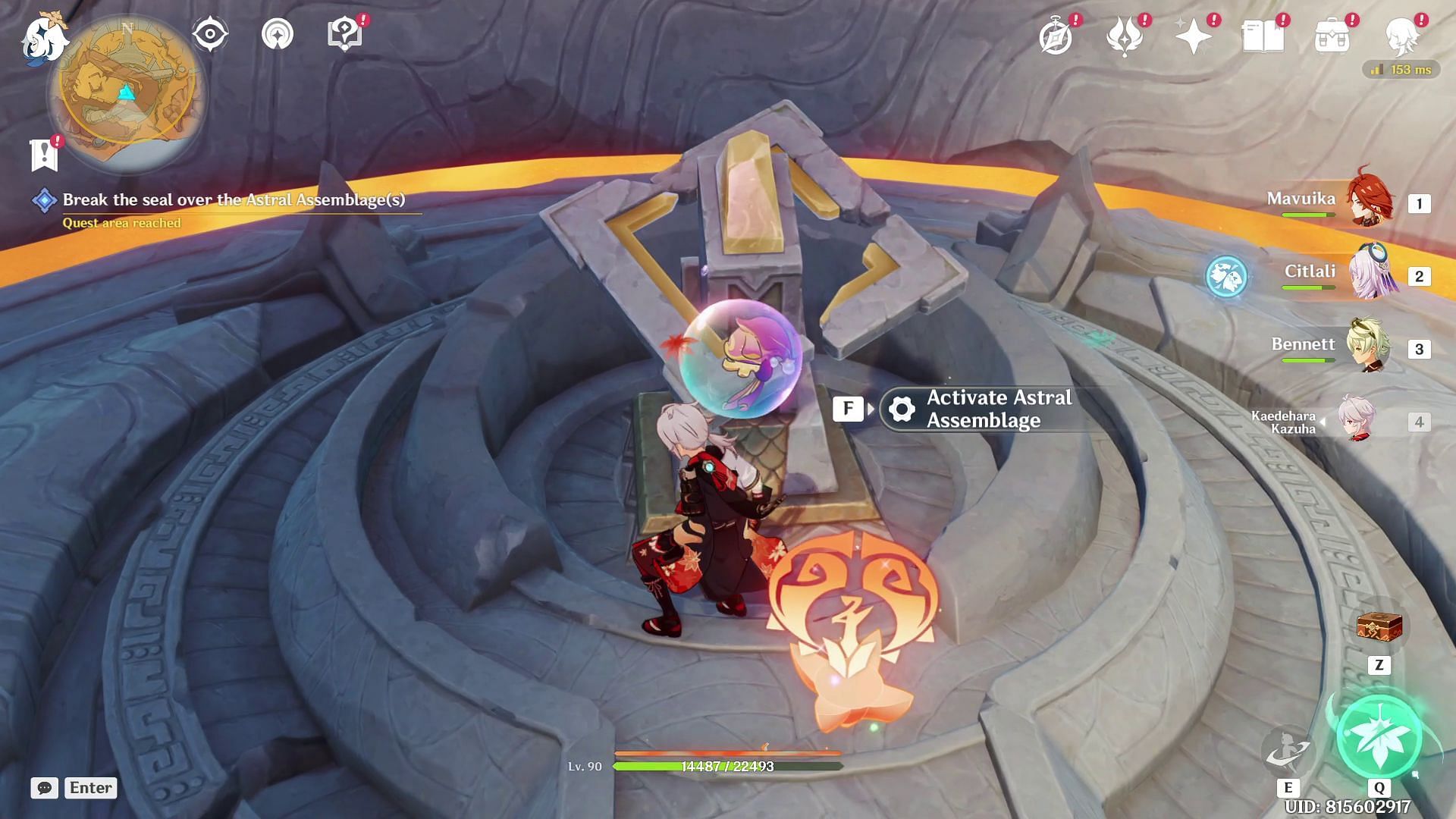
Task: Toggle the elemental sight eye icon
Action: pos(210,34)
